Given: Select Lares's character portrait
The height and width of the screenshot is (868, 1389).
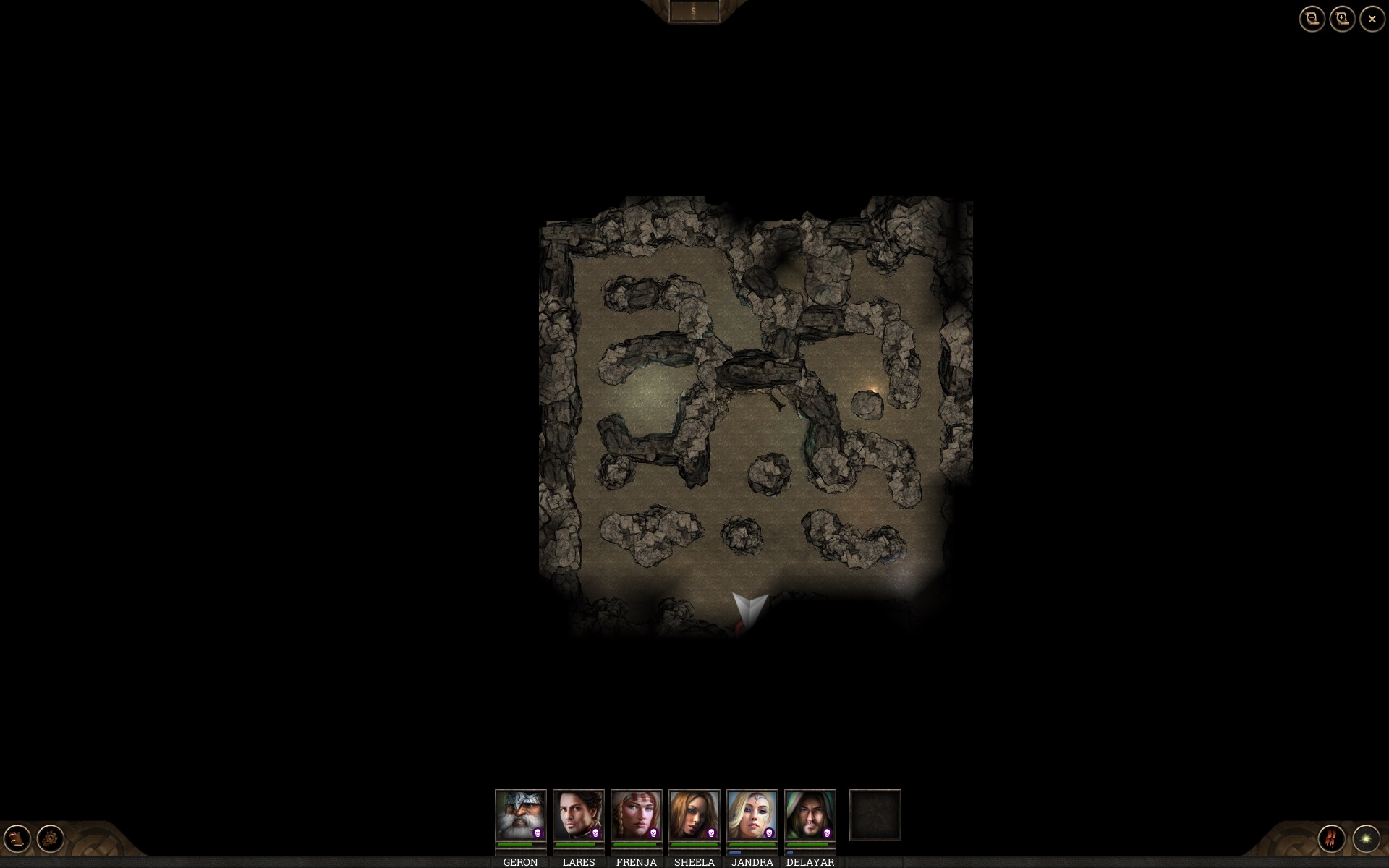Looking at the screenshot, I should (x=579, y=814).
